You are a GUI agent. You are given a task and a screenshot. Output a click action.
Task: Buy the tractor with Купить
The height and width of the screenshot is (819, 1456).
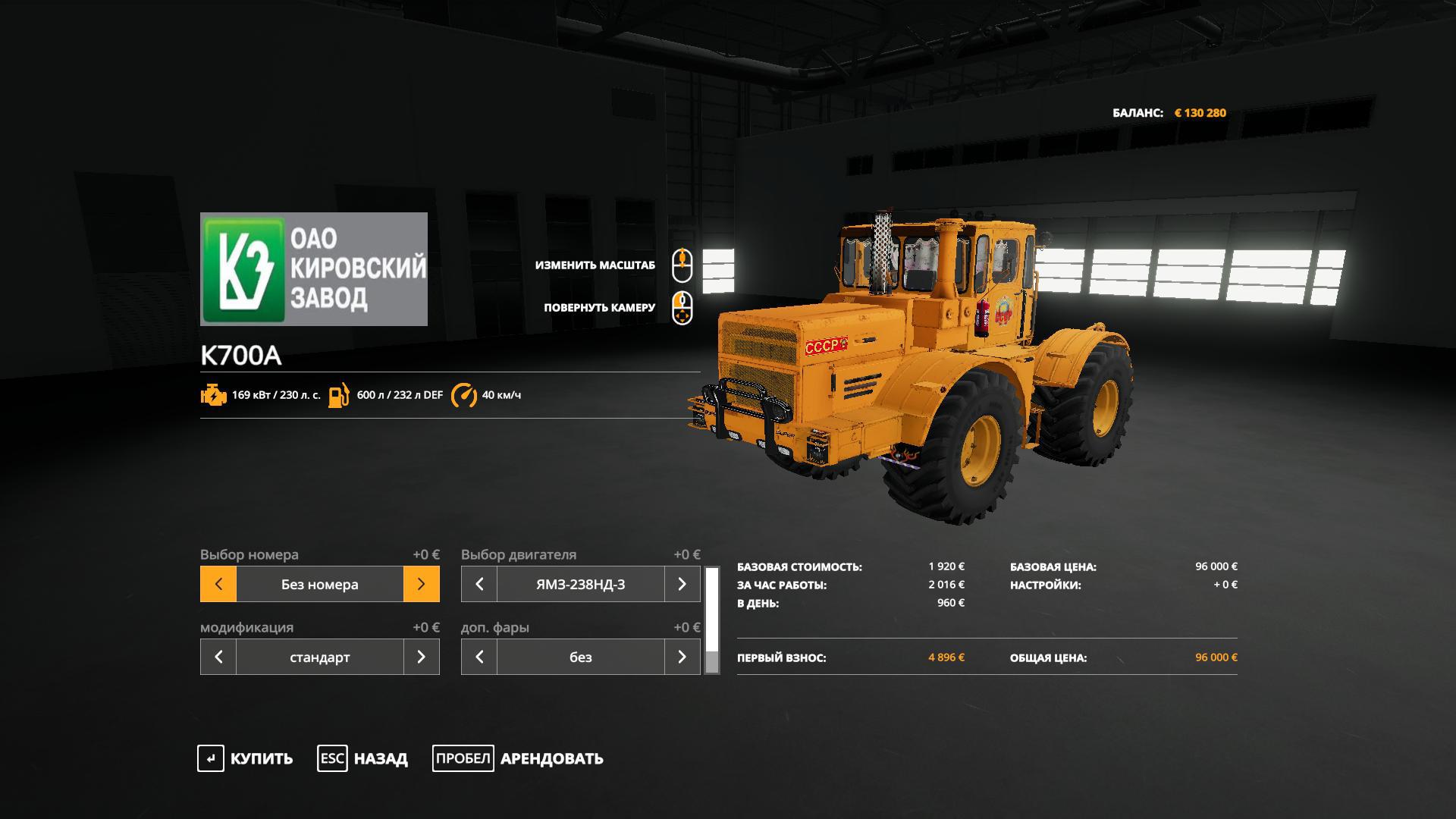click(245, 758)
